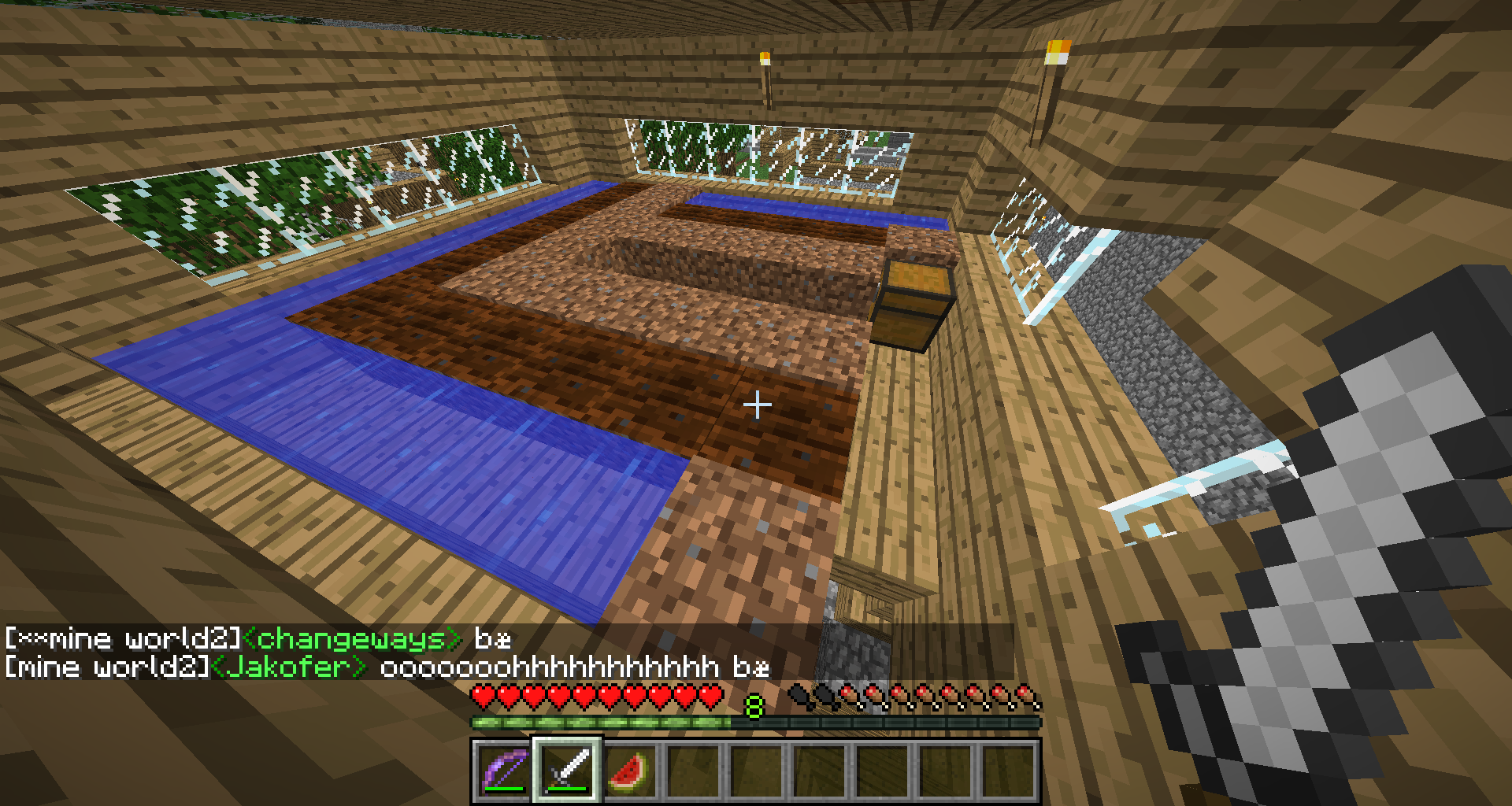Choose the iron sword hotbar slot
Image resolution: width=1512 pixels, height=806 pixels.
pyautogui.click(x=567, y=769)
